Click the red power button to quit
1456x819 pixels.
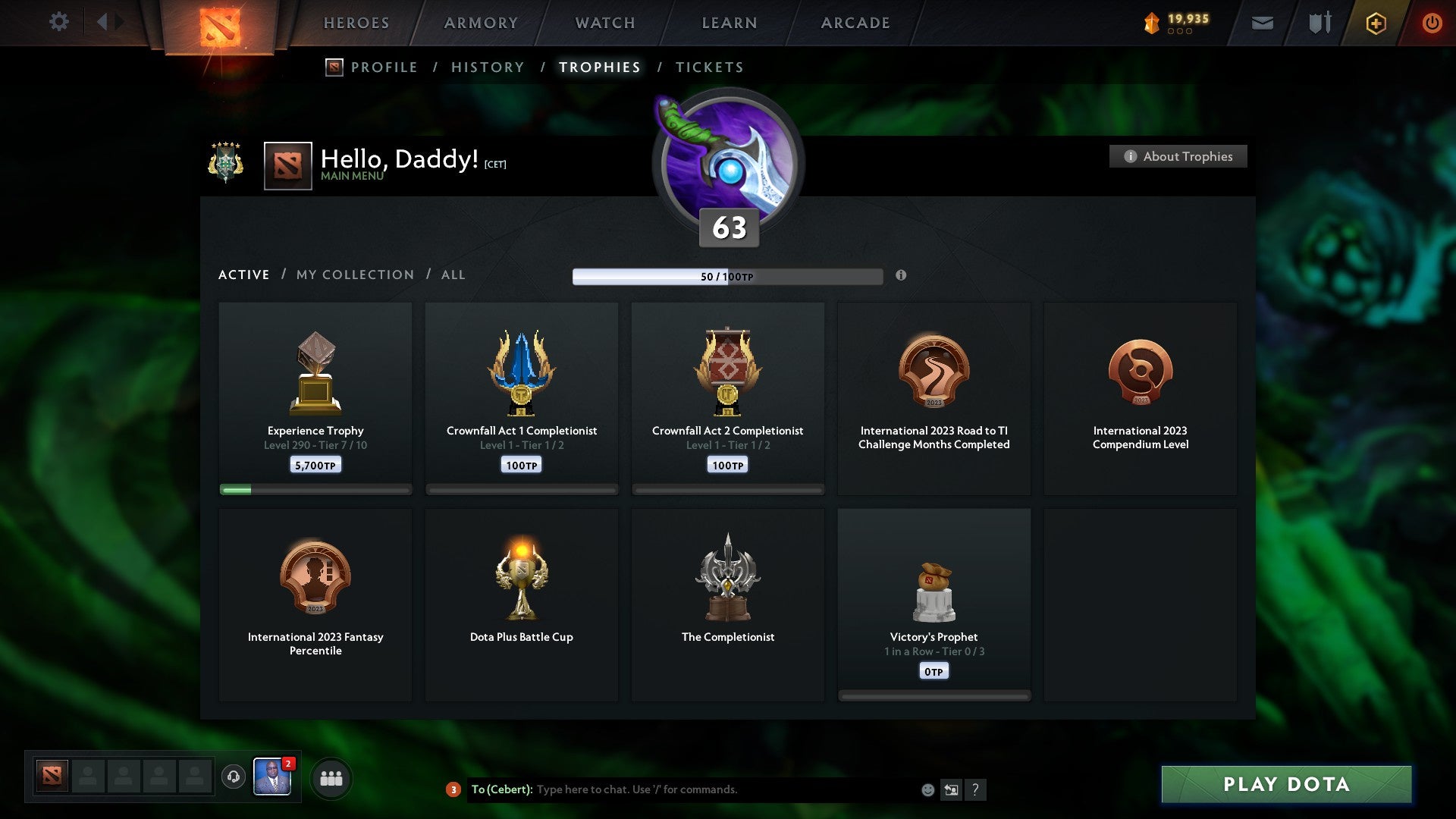click(x=1432, y=23)
